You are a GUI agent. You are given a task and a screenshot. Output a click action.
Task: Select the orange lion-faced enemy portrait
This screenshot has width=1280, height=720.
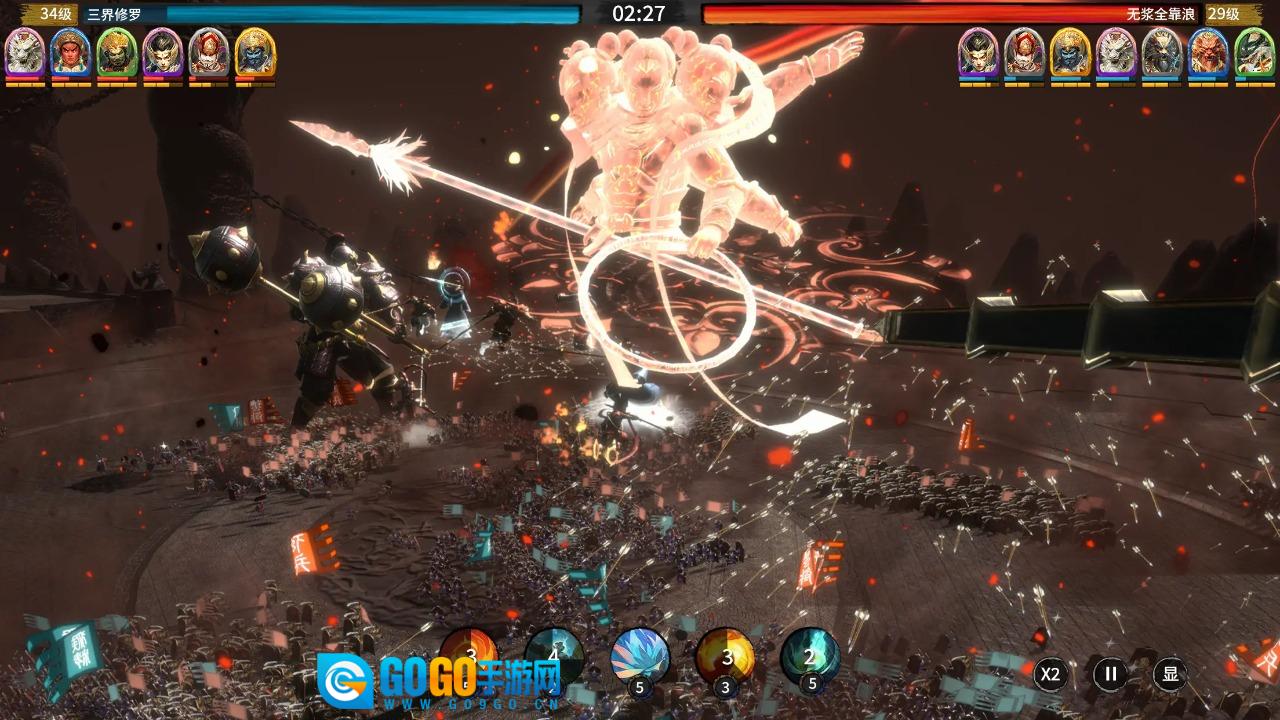[1208, 52]
